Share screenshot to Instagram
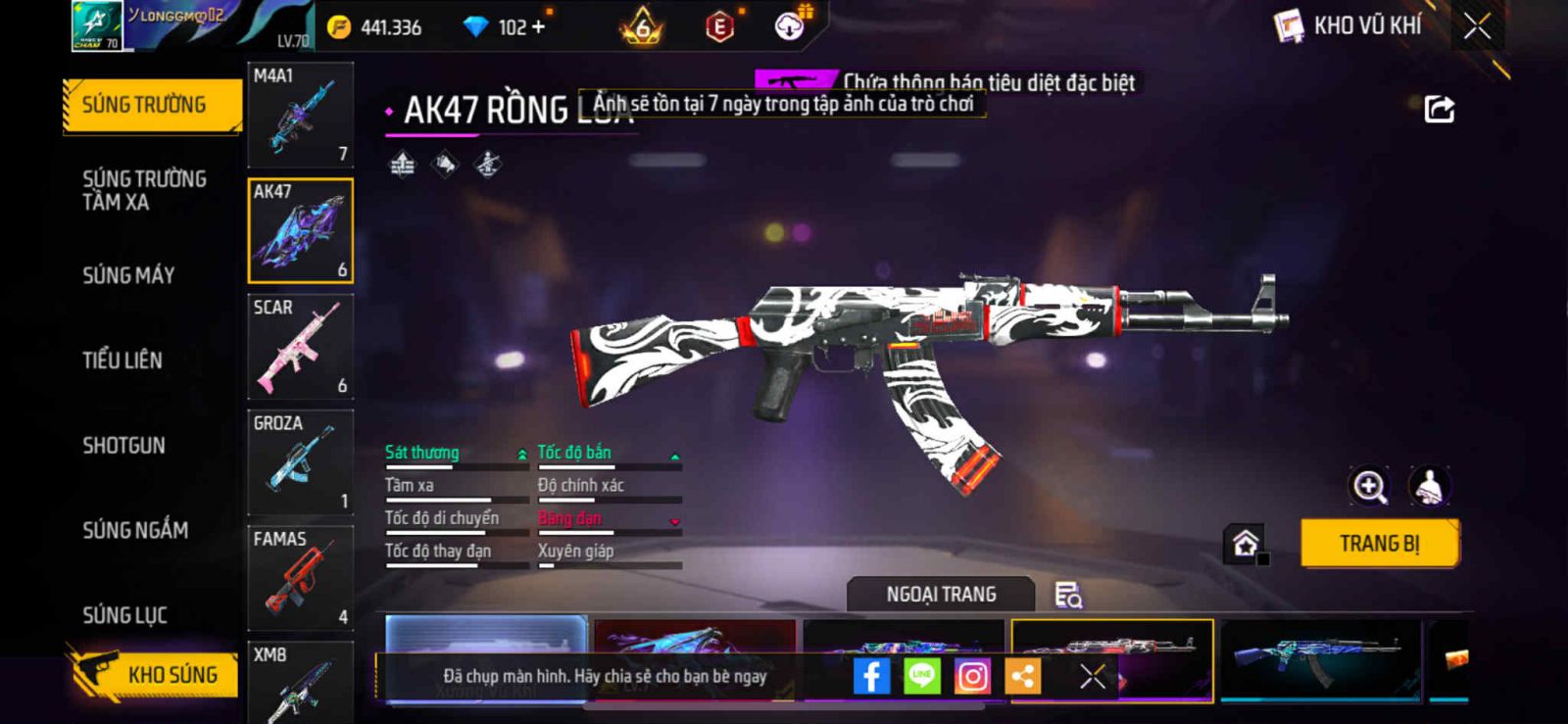1568x724 pixels. [972, 676]
